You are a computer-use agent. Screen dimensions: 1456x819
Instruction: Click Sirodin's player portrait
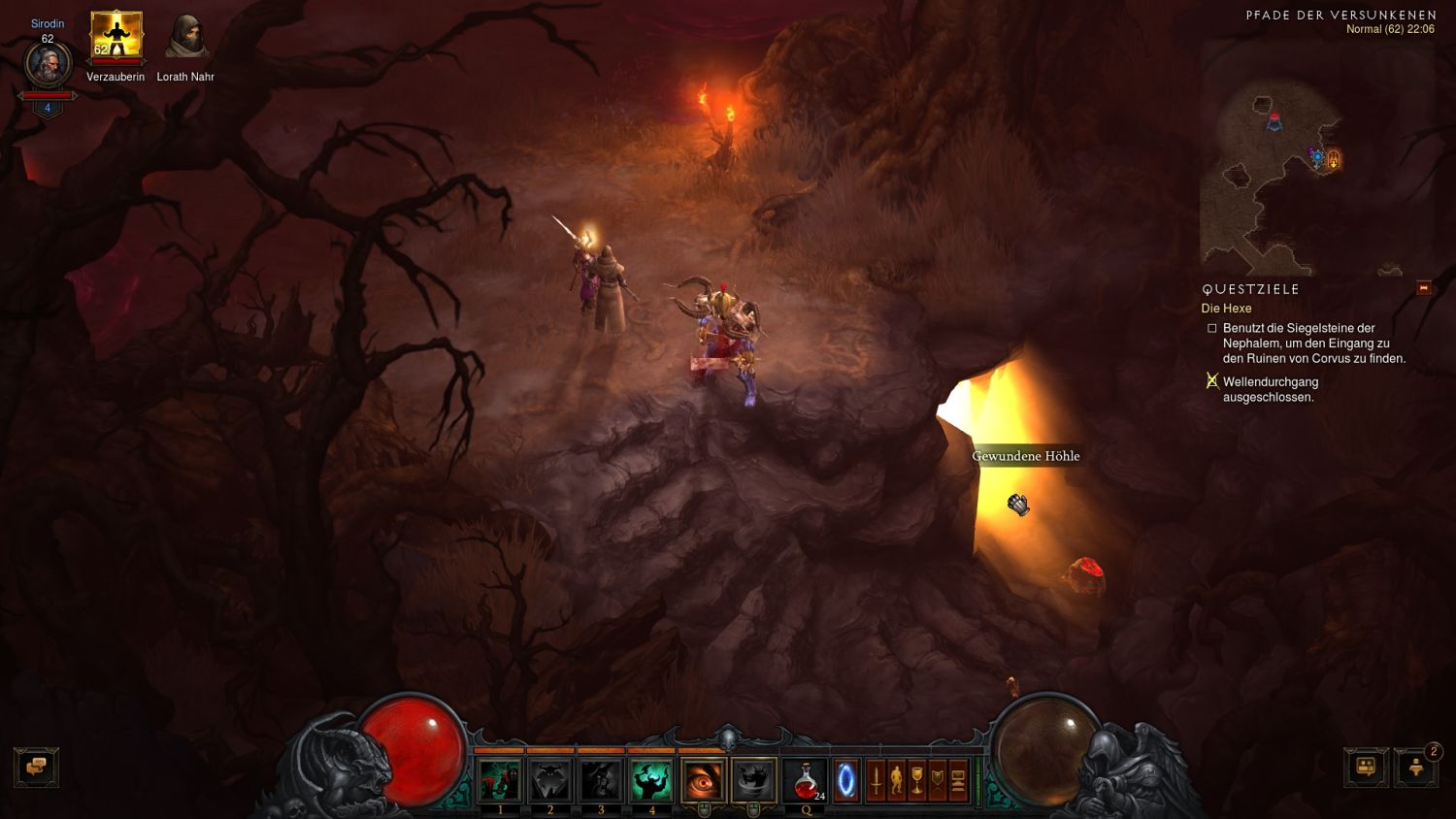[x=47, y=66]
